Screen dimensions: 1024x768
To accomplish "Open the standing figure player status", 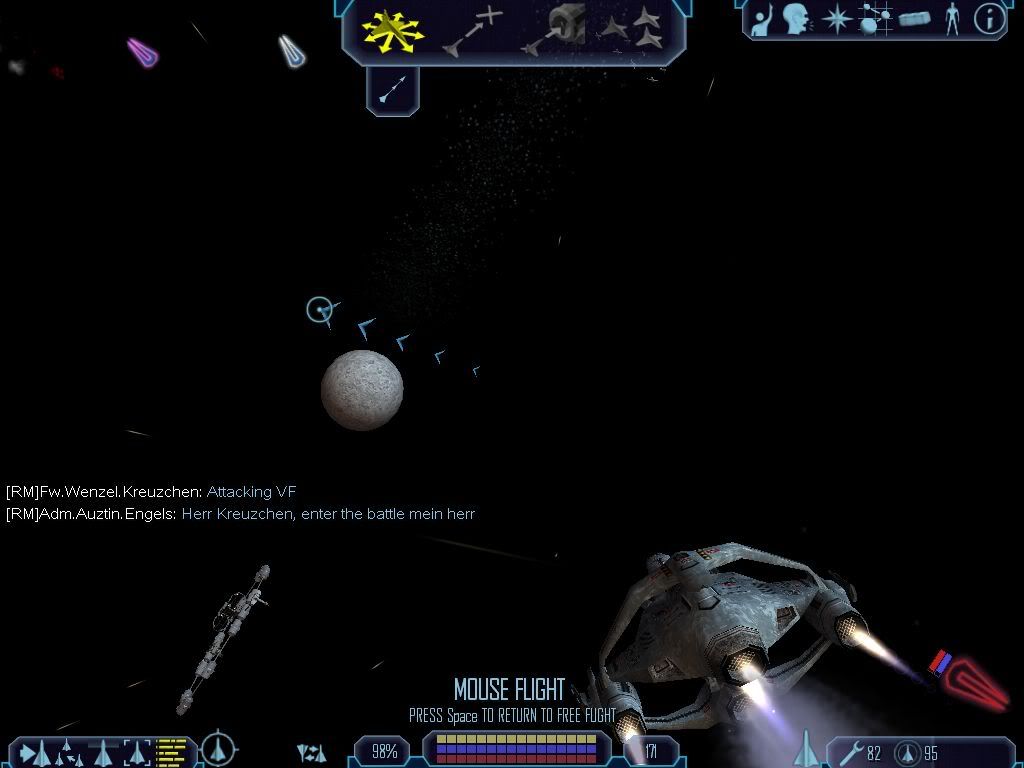I will [952, 20].
